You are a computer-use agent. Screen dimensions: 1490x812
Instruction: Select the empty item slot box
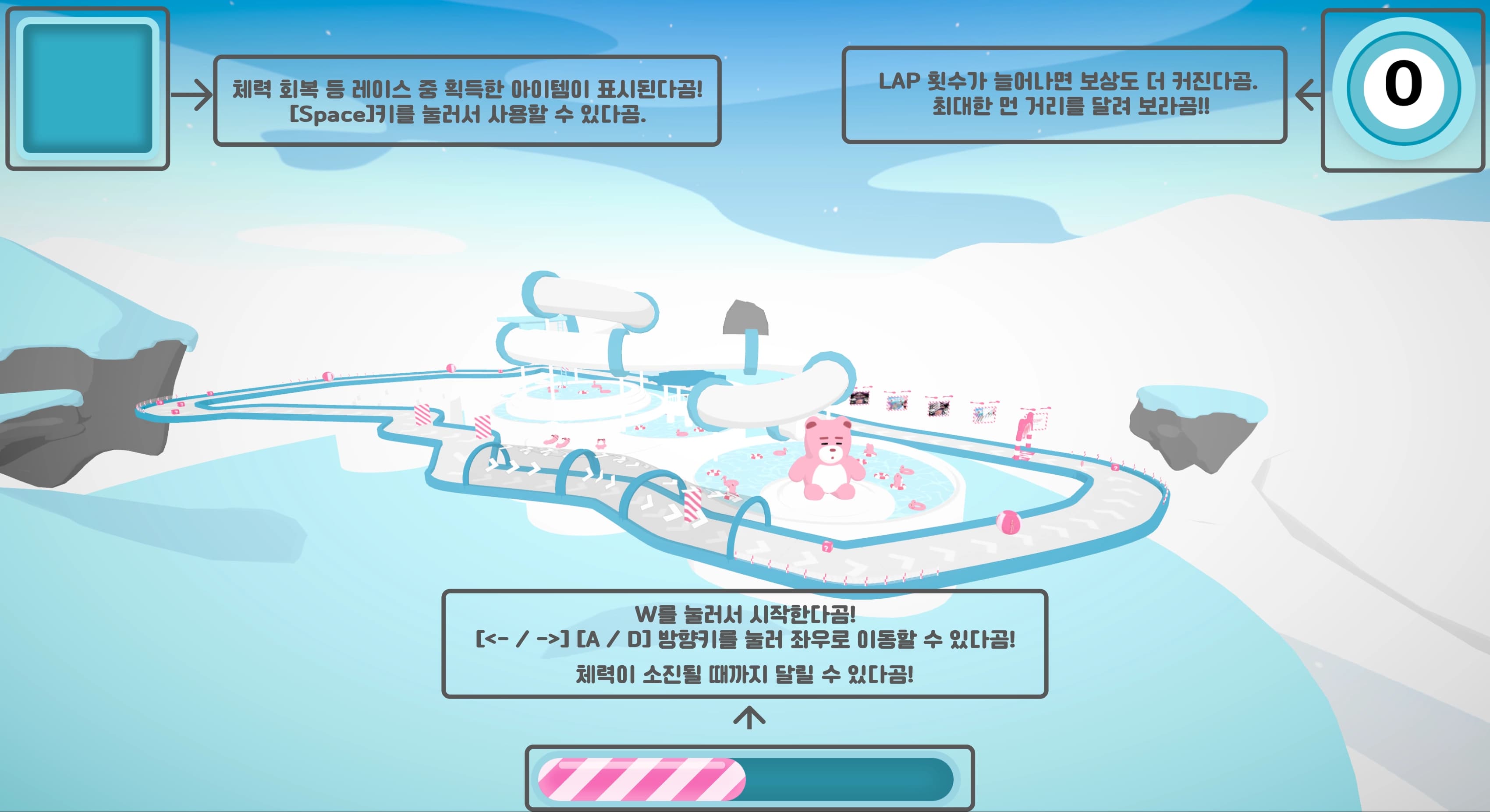pyautogui.click(x=87, y=88)
